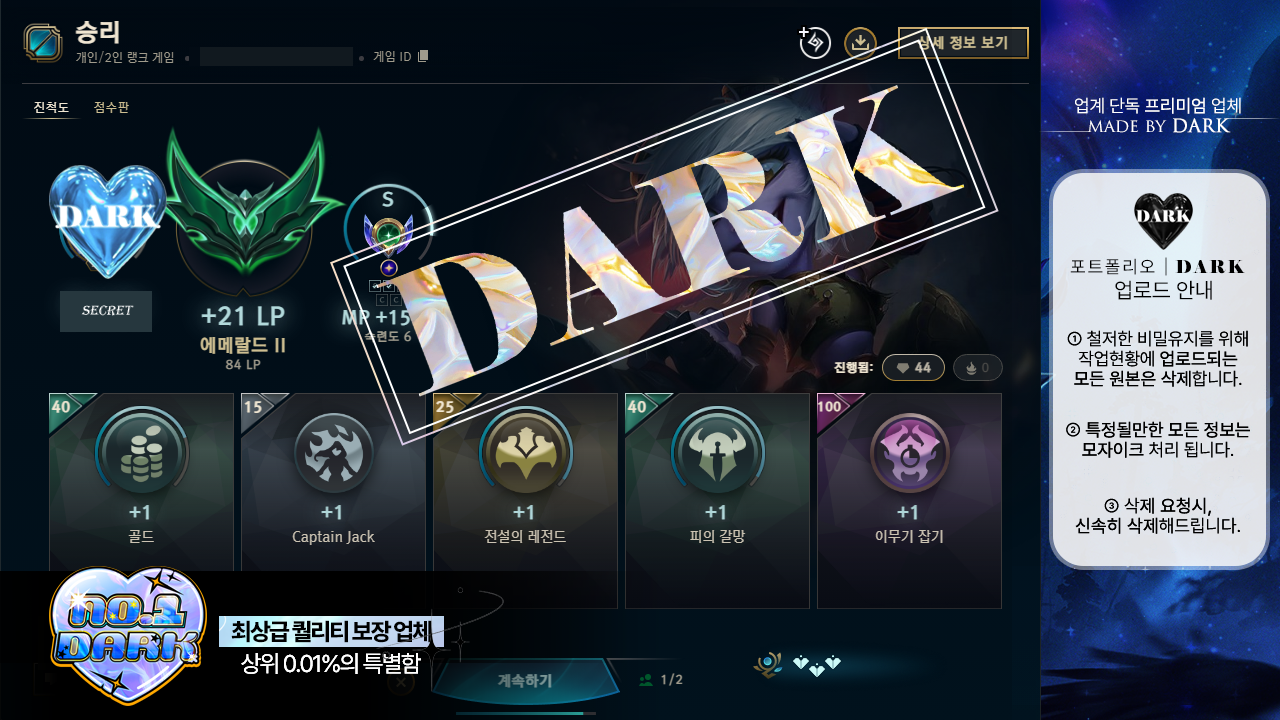The image size is (1280, 720).
Task: Select the +1 골드 challenge token
Action: pyautogui.click(x=141, y=453)
